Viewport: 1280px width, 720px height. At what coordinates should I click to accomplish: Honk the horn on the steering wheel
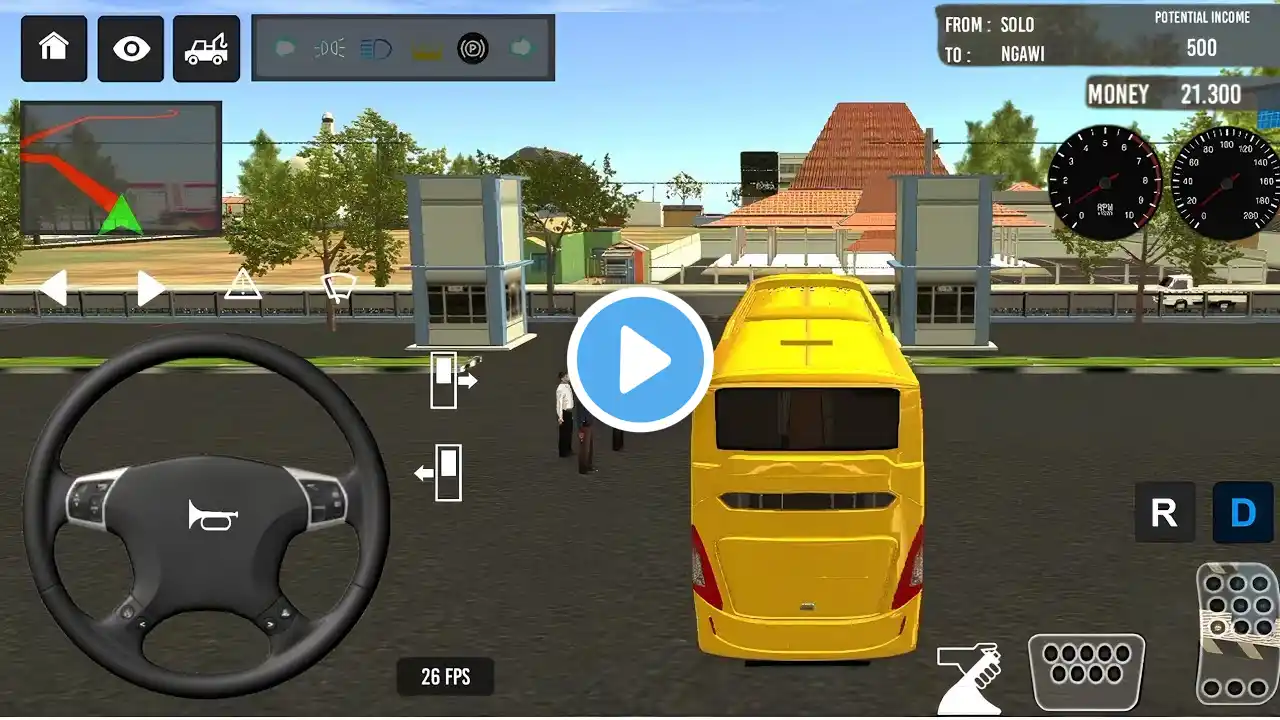pyautogui.click(x=212, y=515)
